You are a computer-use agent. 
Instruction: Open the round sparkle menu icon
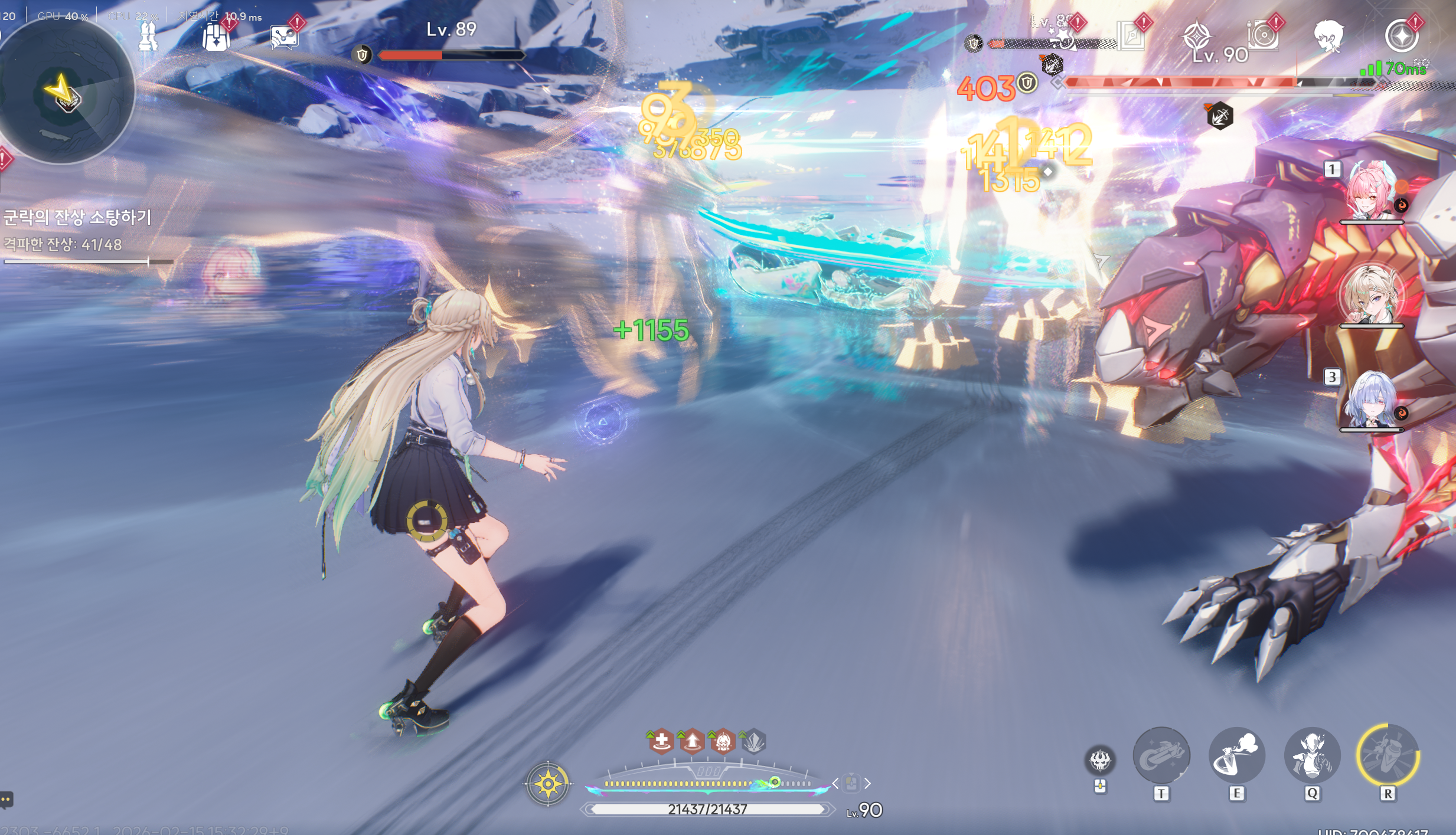coord(1401,35)
